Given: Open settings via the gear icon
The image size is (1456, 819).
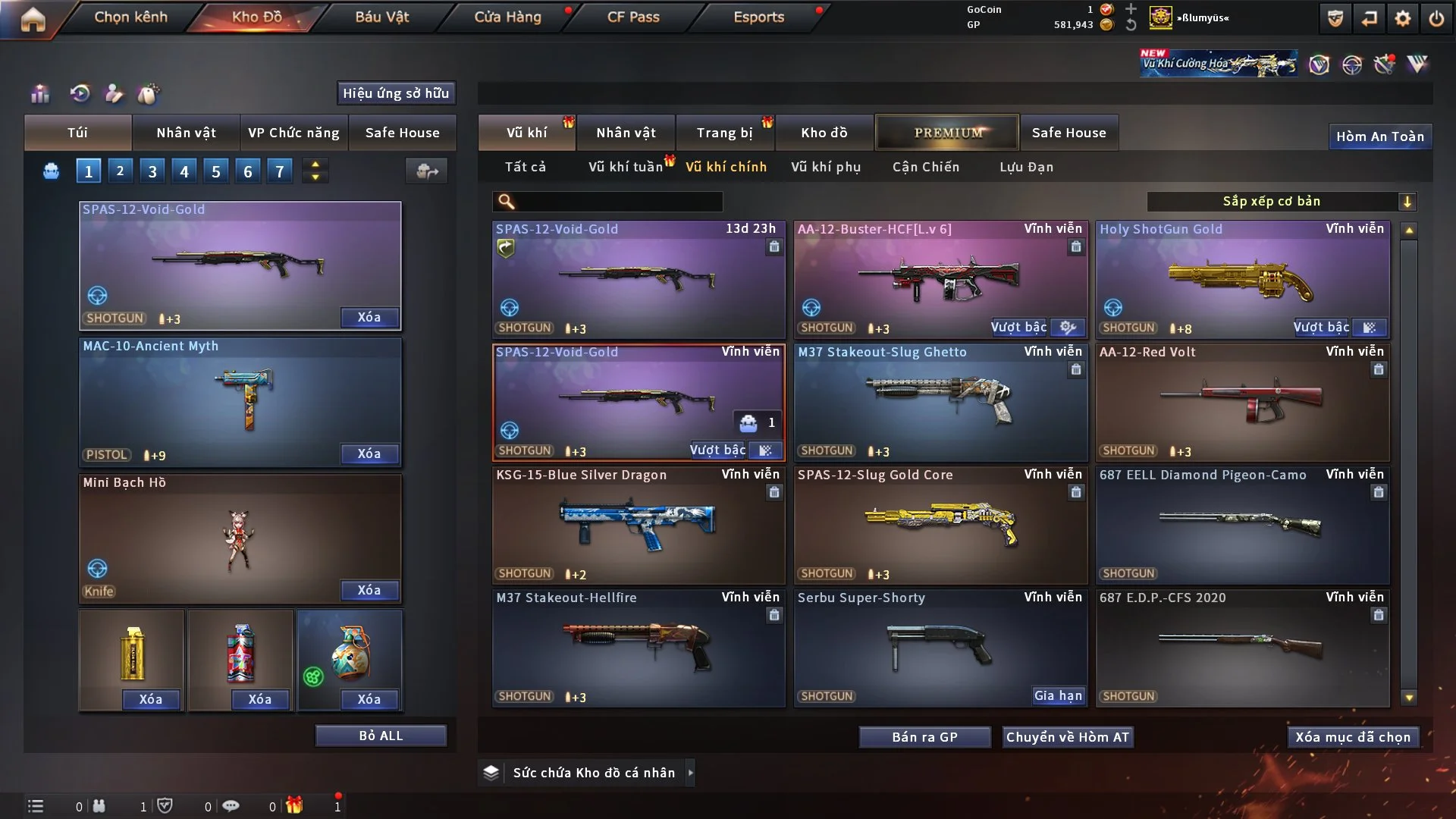Looking at the screenshot, I should [1403, 18].
